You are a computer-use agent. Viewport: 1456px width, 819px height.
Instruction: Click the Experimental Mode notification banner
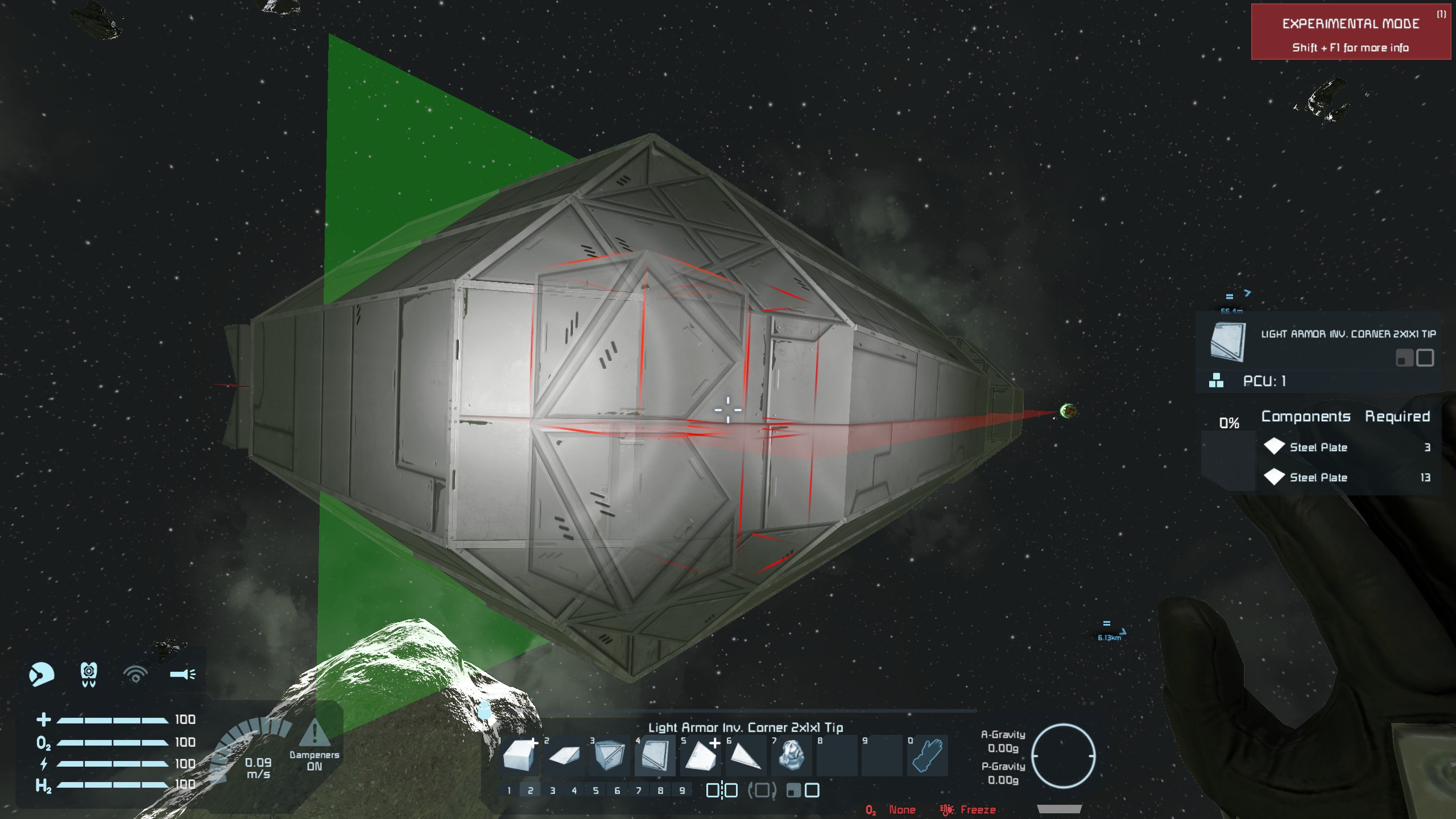pyautogui.click(x=1350, y=32)
